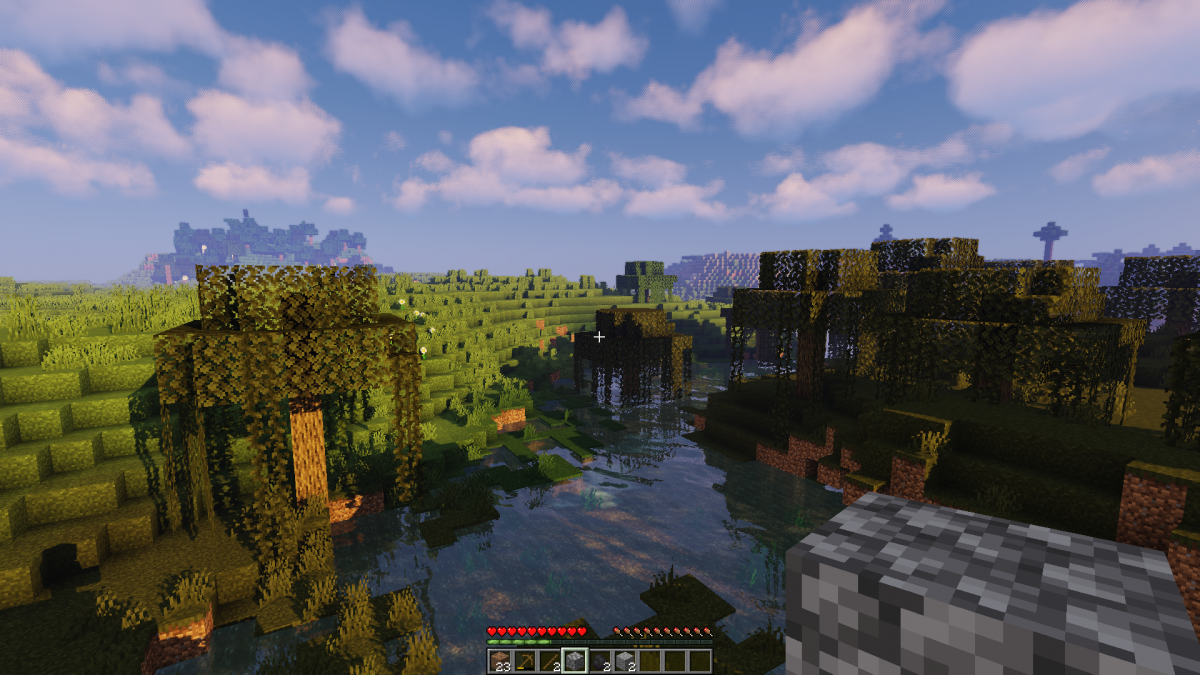1200x675 pixels.
Task: Click the highlighted cobblestone hotbar slot
Action: [x=574, y=661]
